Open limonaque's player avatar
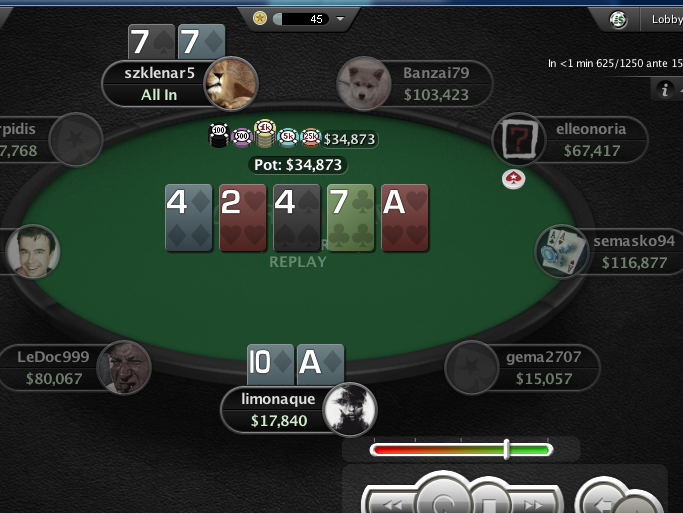Viewport: 683px width, 513px height. click(x=350, y=409)
